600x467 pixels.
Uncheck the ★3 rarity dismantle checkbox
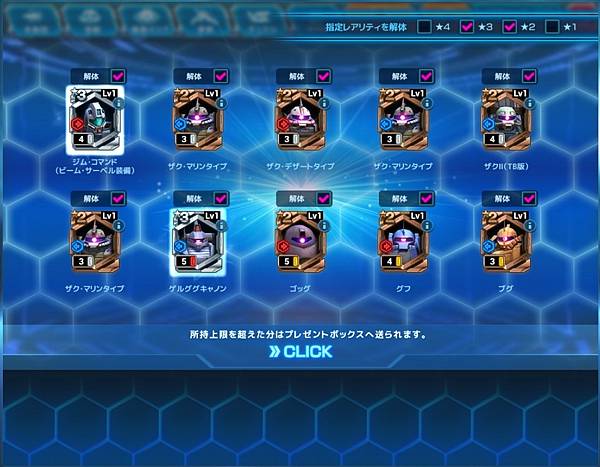[x=467, y=27]
